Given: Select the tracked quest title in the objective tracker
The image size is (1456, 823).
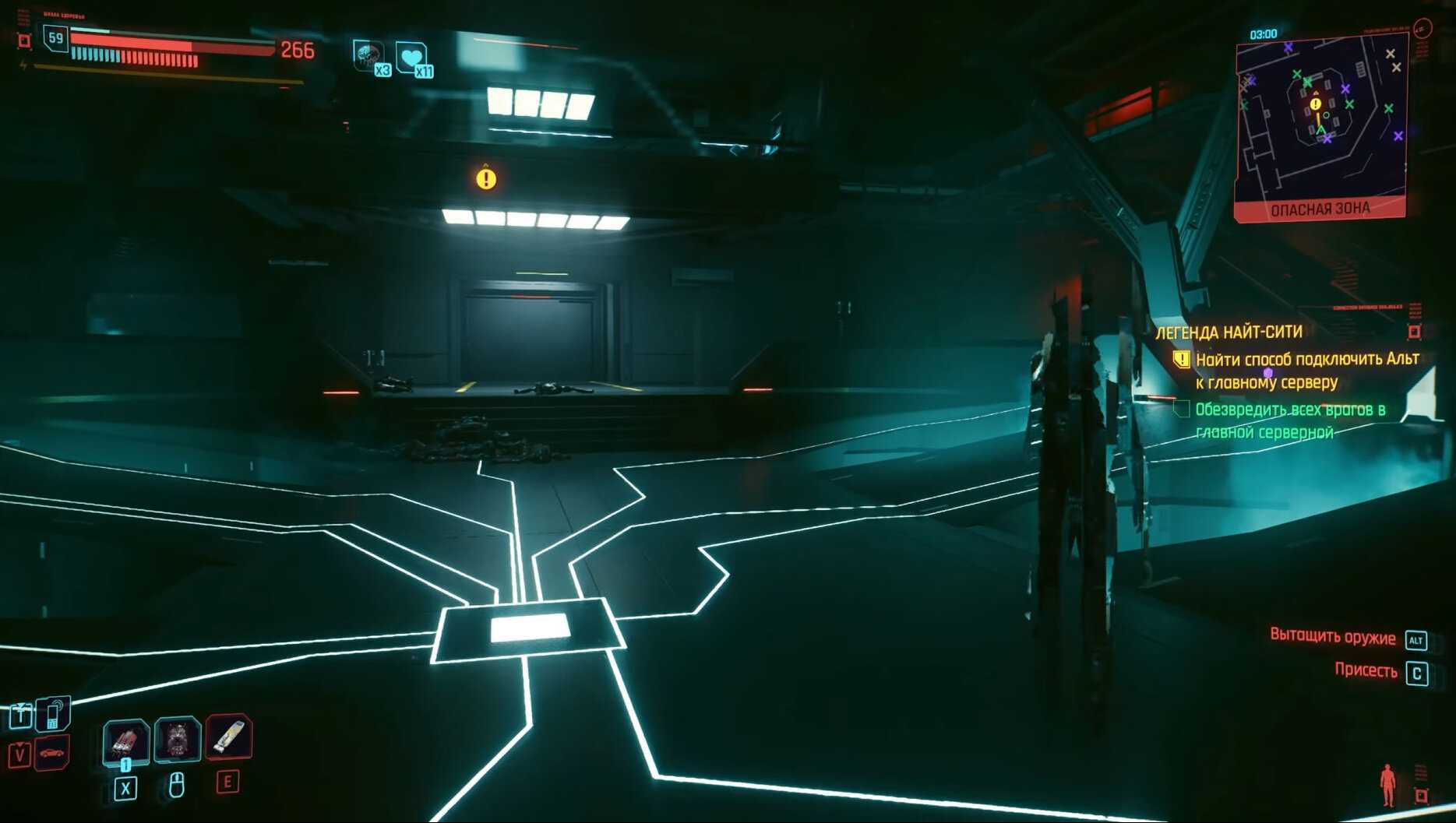Looking at the screenshot, I should click(x=1229, y=332).
